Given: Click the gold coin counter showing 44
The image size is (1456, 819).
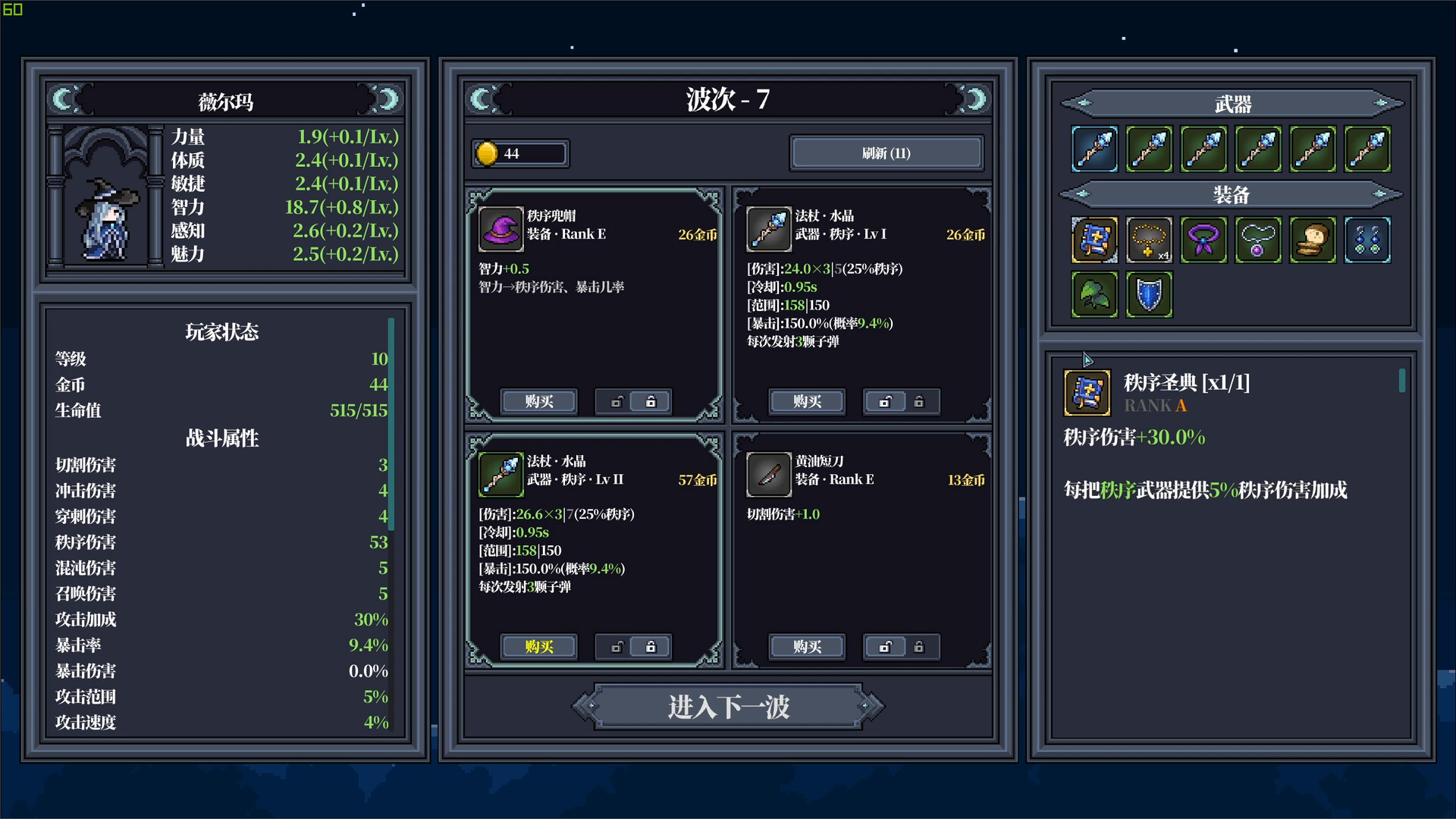Looking at the screenshot, I should pos(520,152).
